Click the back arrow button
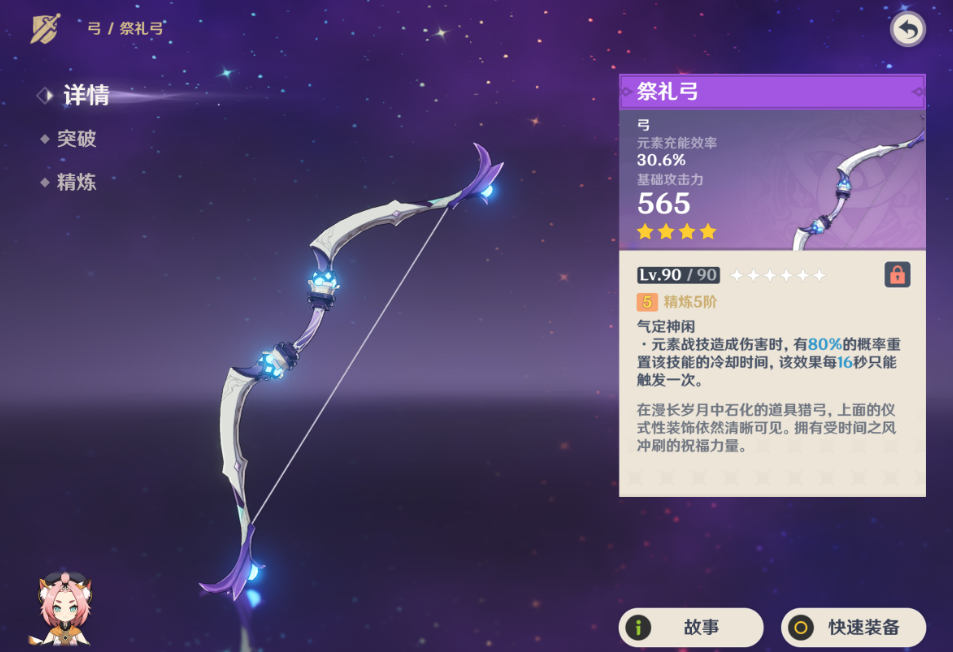The image size is (953, 652). coord(907,29)
